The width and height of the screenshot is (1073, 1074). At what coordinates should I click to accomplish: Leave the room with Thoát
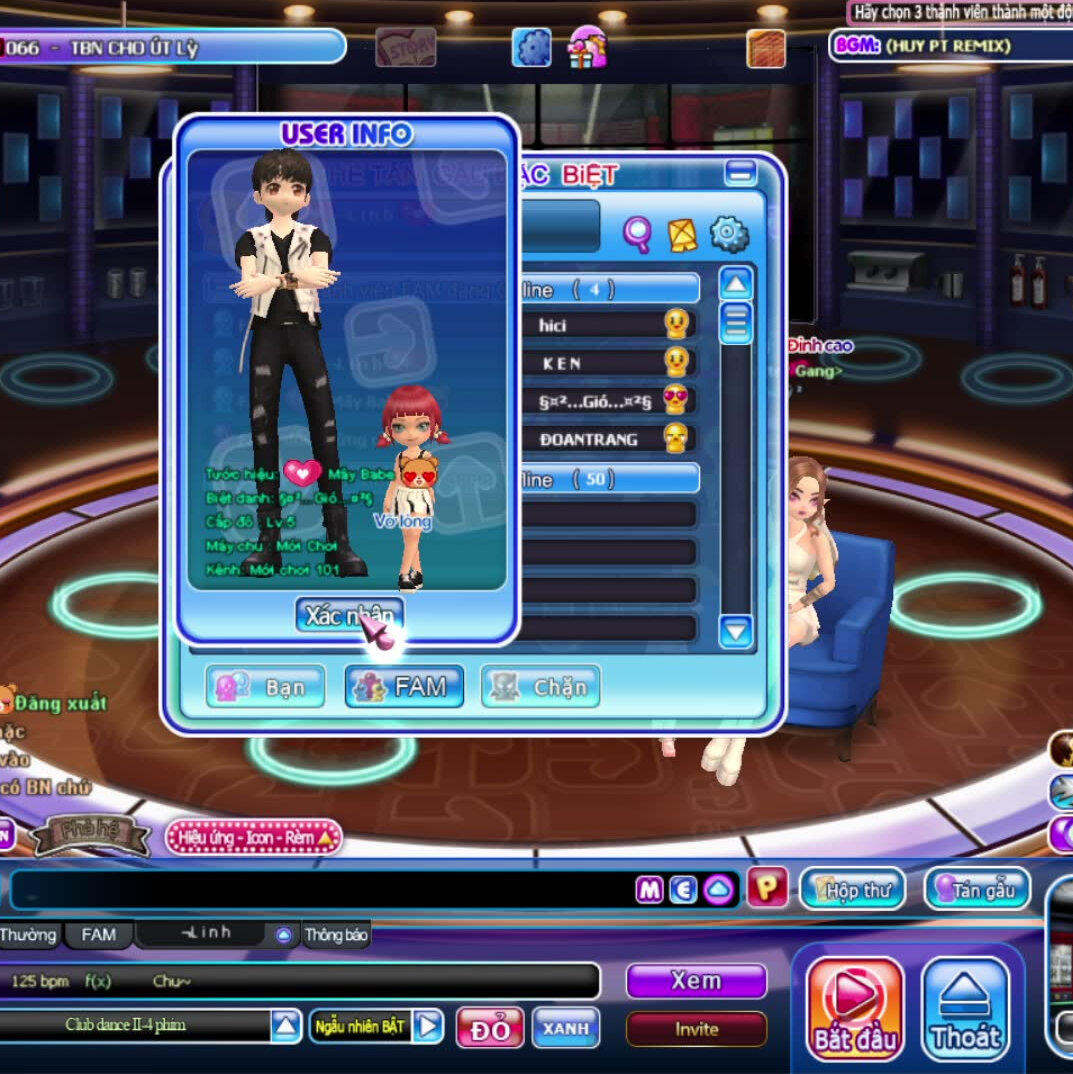point(965,1008)
